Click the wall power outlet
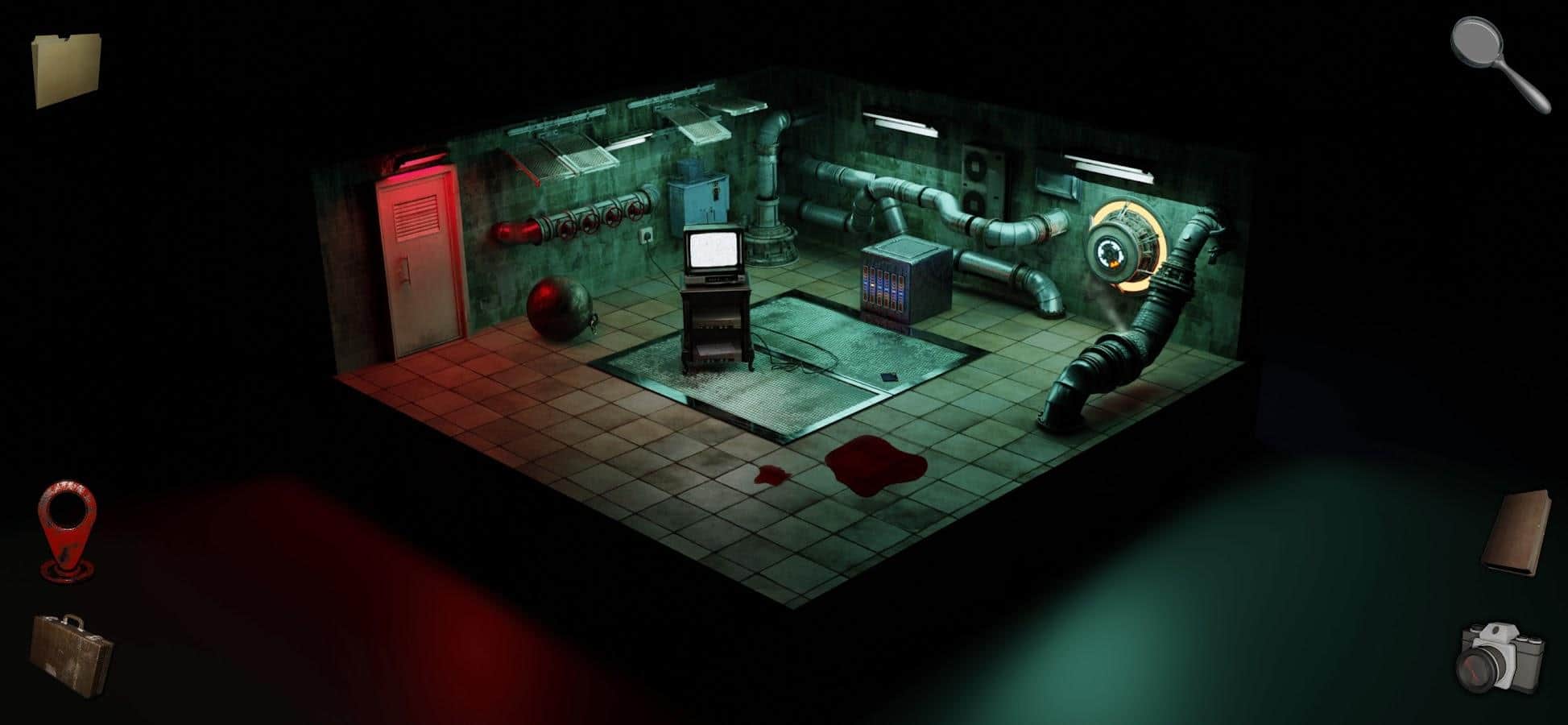Viewport: 1568px width, 725px height. 646,236
